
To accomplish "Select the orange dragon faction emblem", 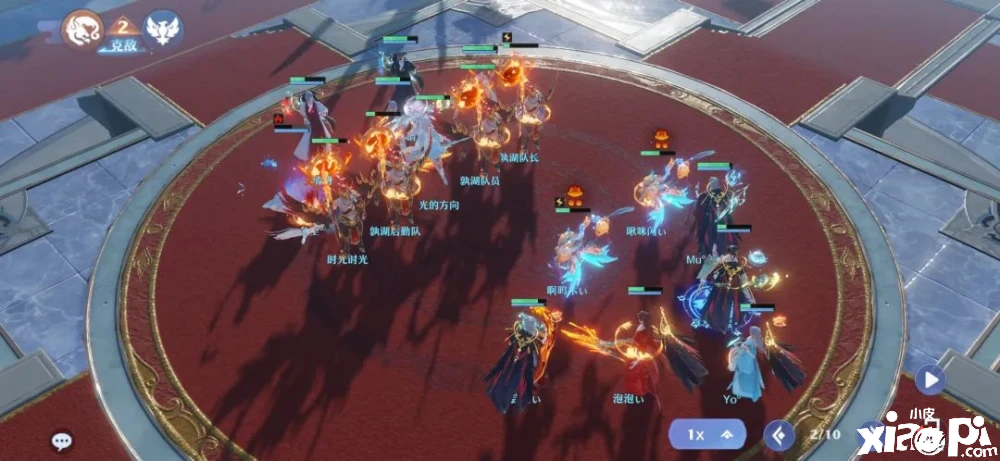I will tap(85, 29).
